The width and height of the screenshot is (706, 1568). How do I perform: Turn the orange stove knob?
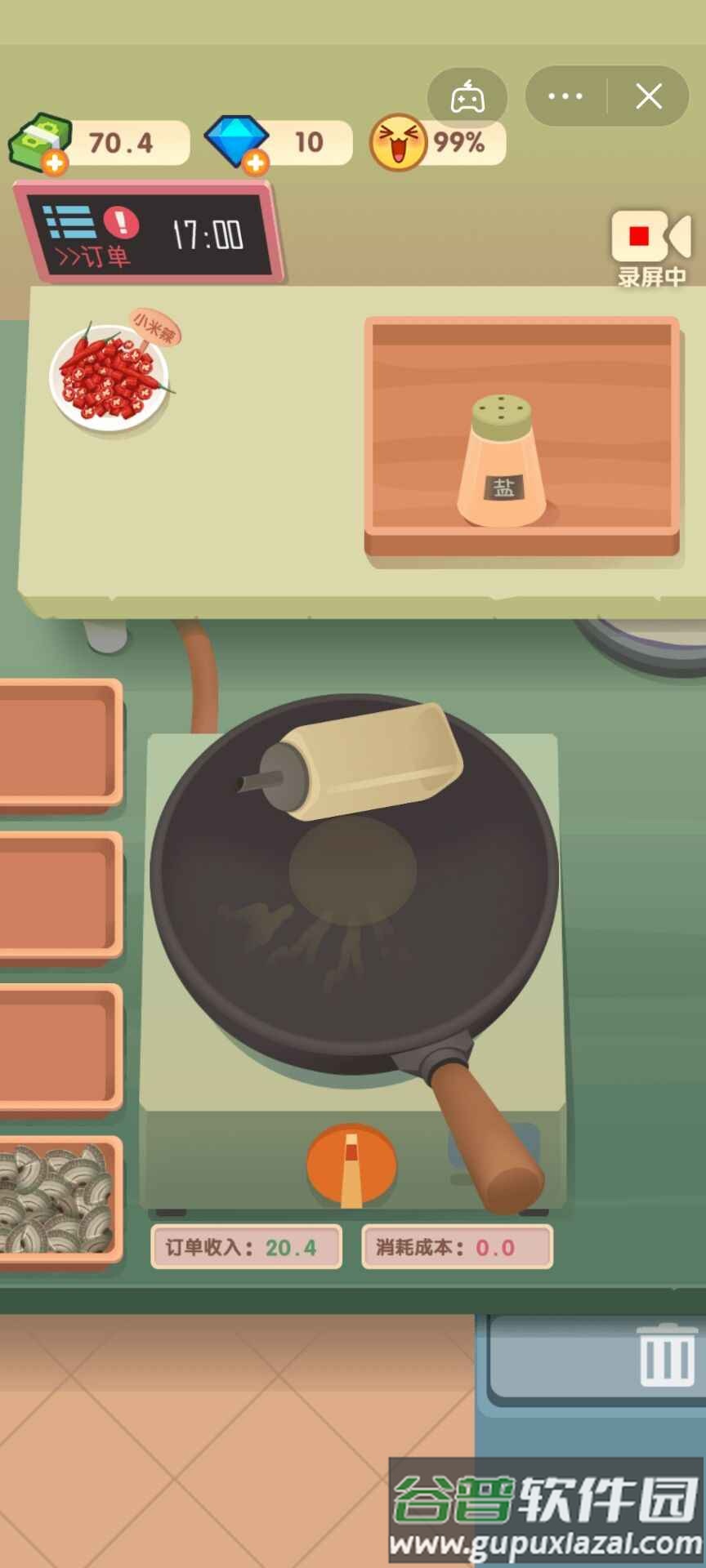click(x=351, y=1165)
